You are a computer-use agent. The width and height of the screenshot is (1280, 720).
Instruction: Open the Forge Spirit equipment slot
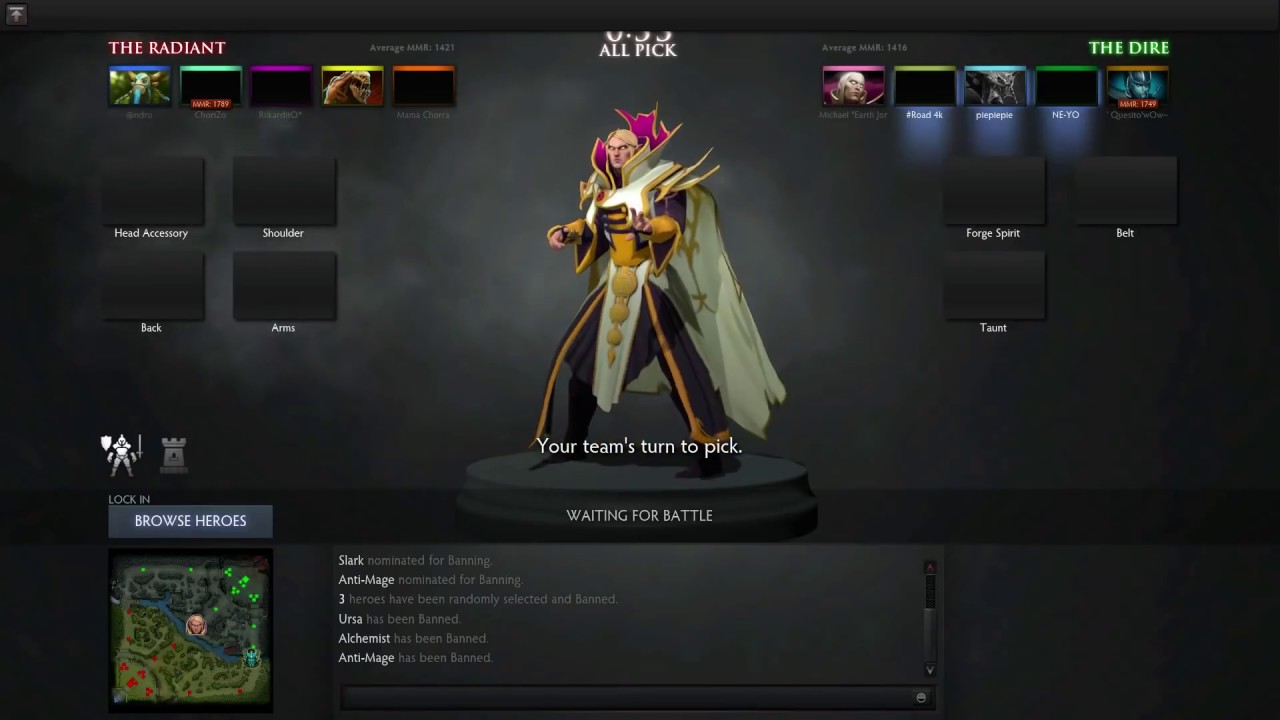992,190
